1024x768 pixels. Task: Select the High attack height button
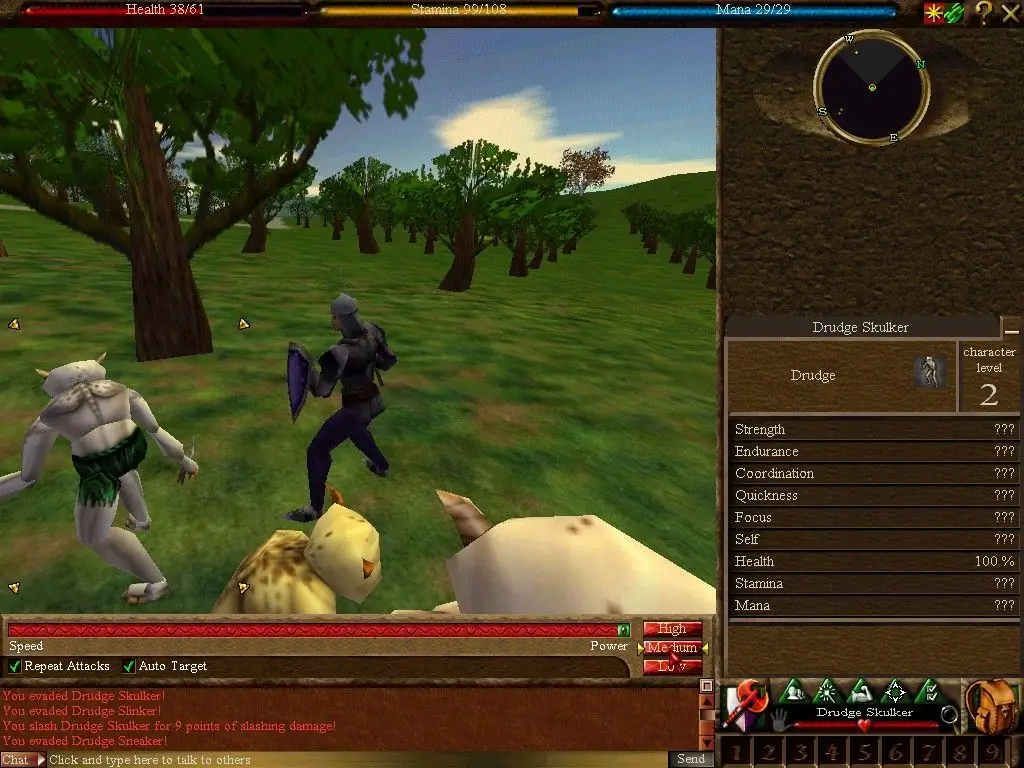[672, 629]
